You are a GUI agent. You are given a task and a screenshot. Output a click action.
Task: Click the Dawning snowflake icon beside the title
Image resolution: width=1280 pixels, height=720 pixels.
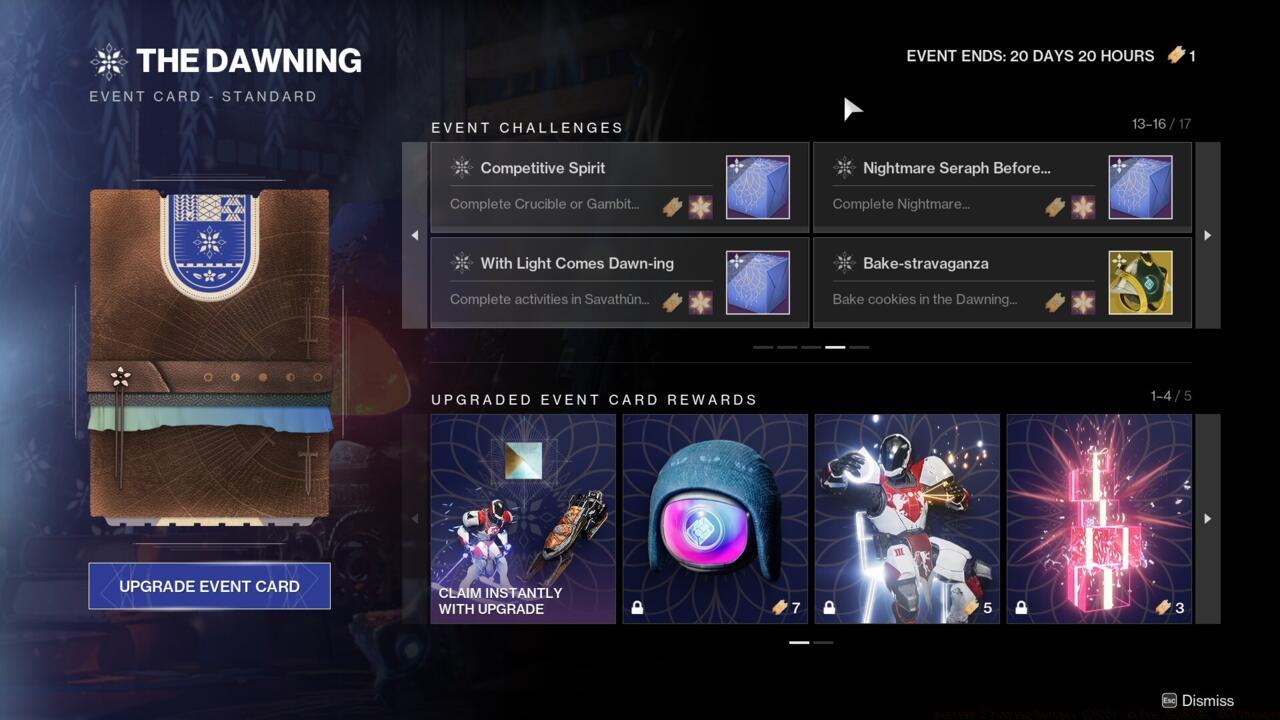tap(108, 60)
